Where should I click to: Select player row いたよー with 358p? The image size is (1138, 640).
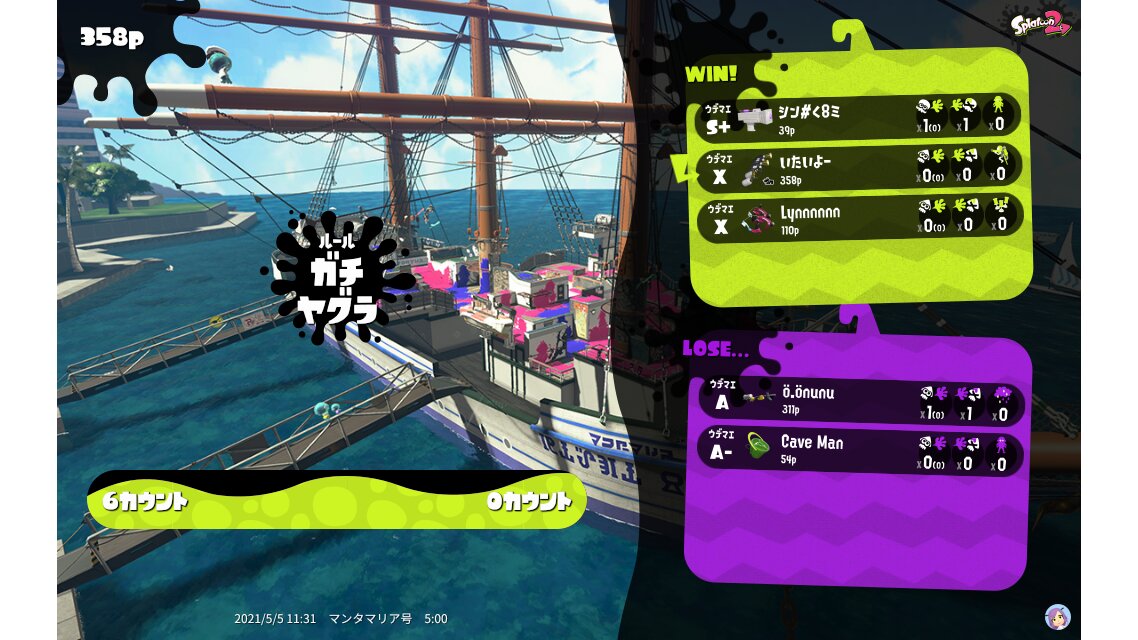[x=860, y=166]
